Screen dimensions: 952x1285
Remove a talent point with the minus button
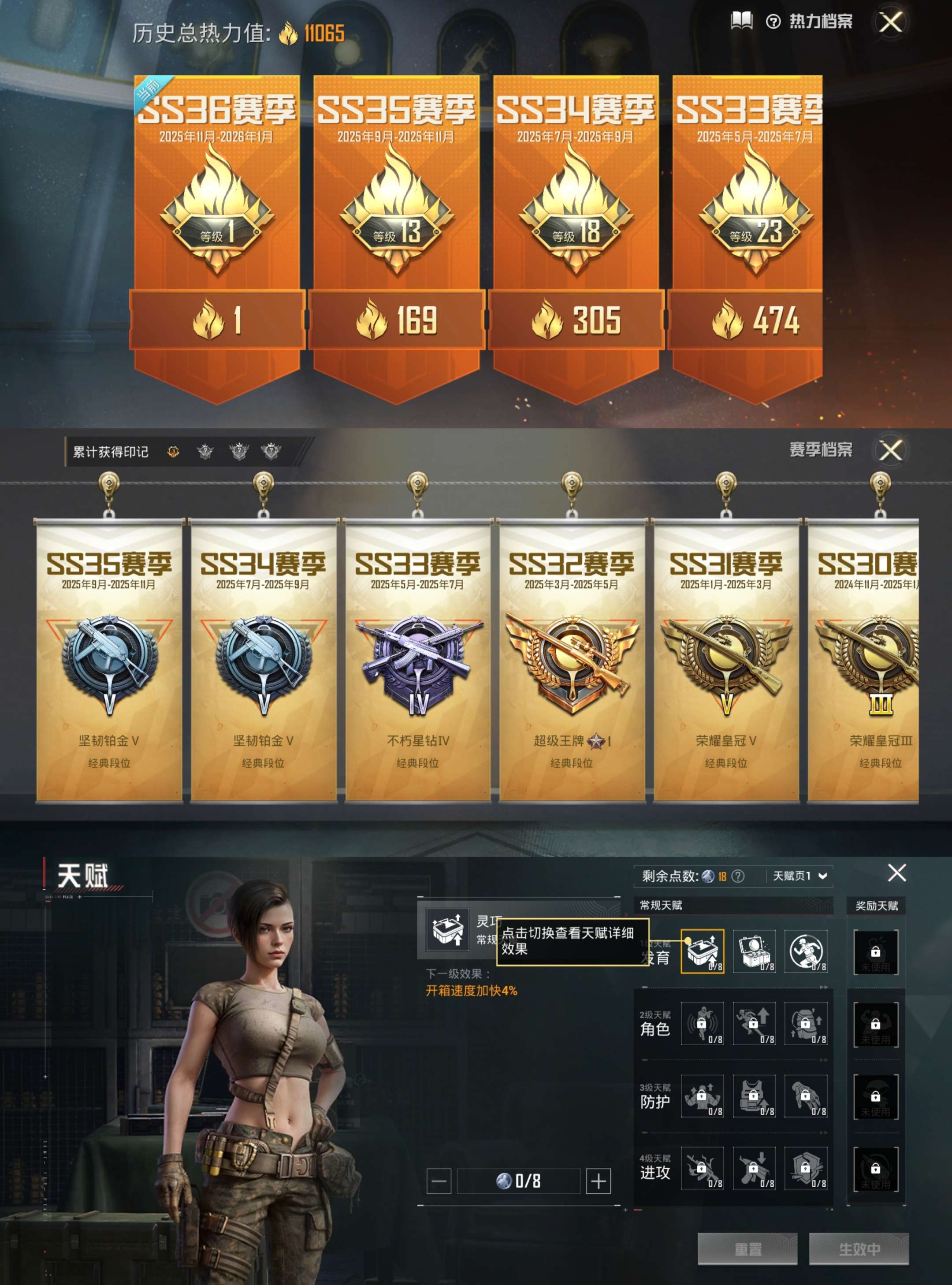pyautogui.click(x=439, y=1181)
